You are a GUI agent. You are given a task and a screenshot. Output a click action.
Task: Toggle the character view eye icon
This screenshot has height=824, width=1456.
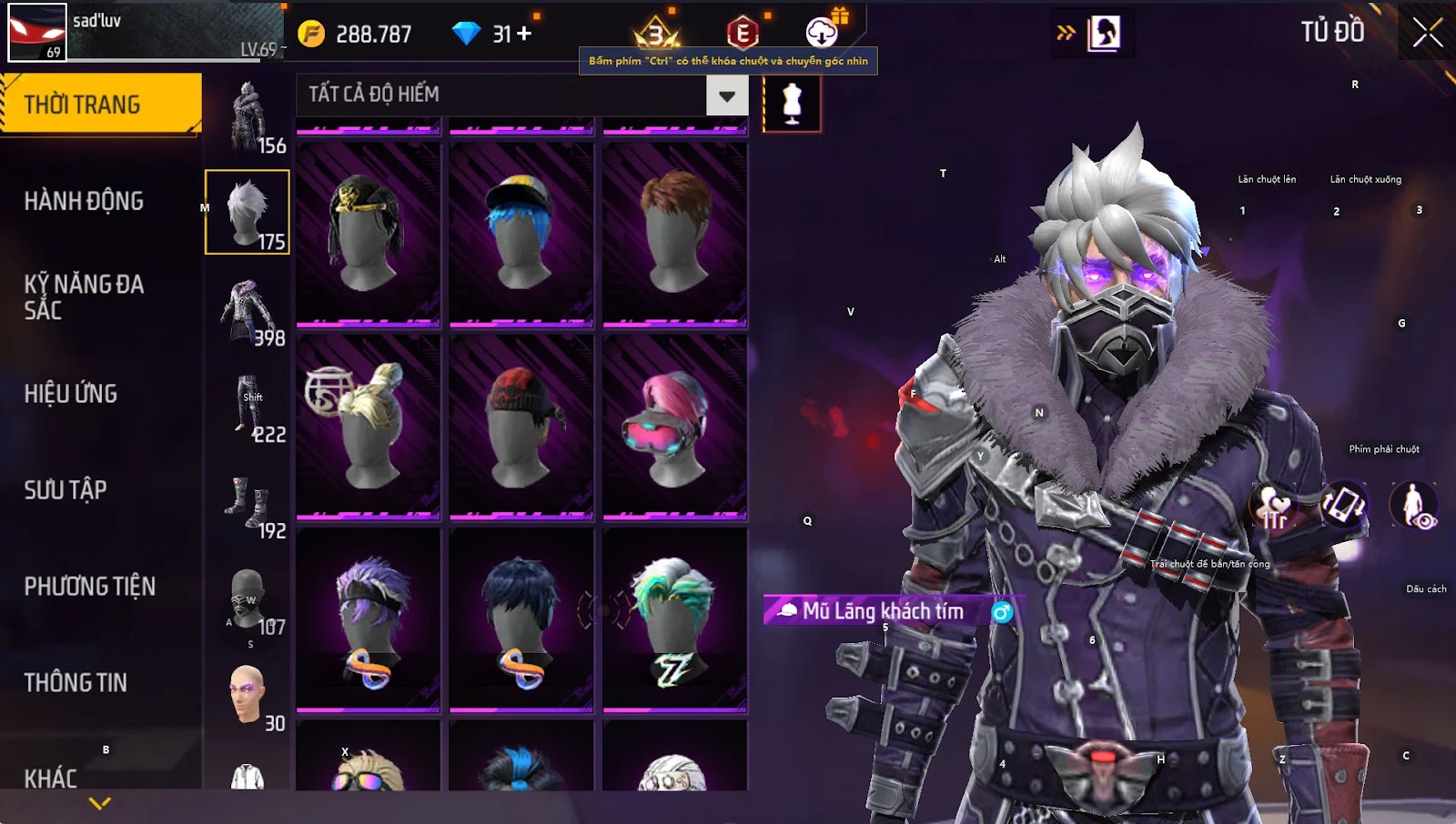tap(1413, 506)
